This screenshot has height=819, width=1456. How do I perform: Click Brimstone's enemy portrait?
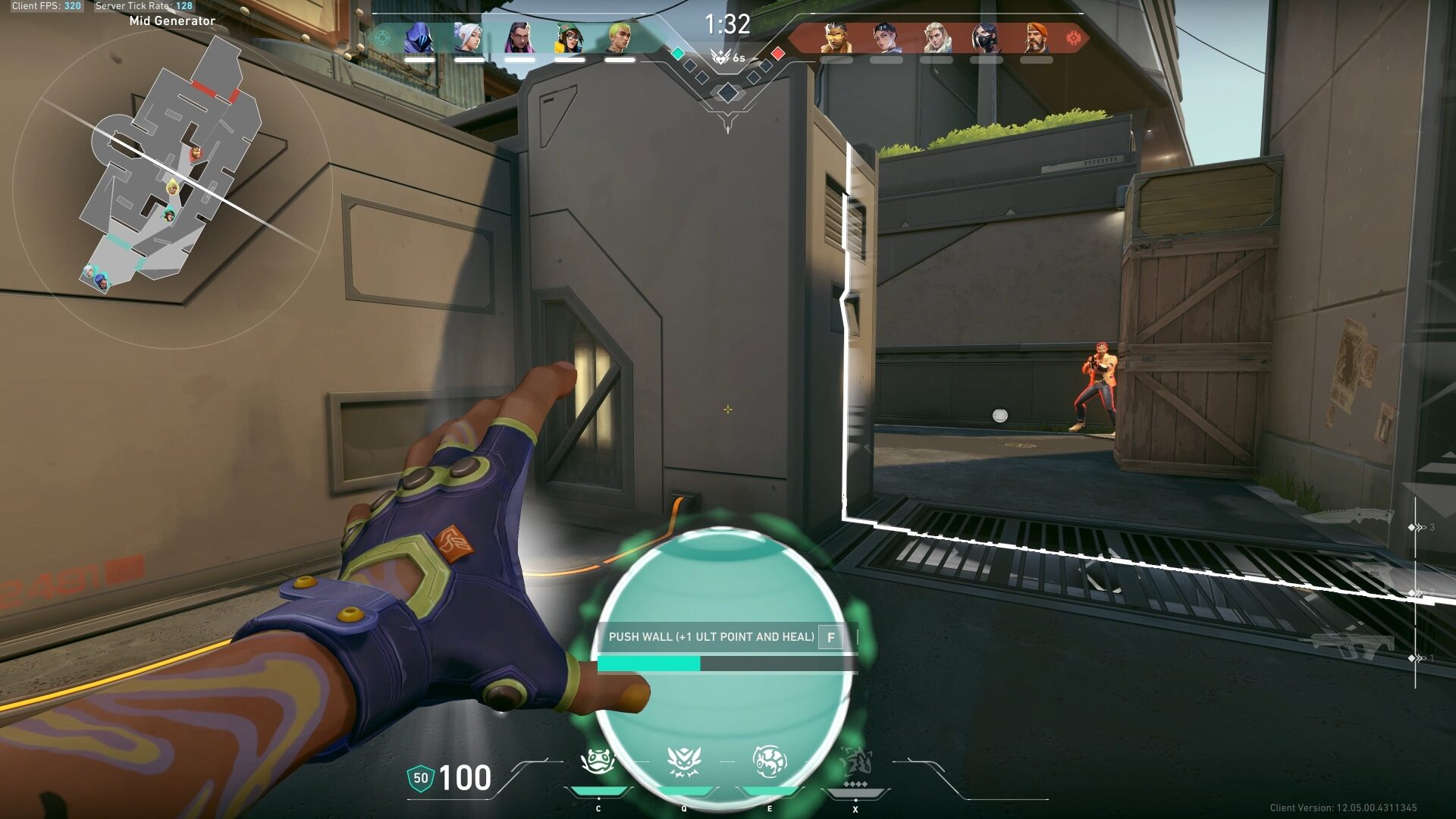point(1035,36)
